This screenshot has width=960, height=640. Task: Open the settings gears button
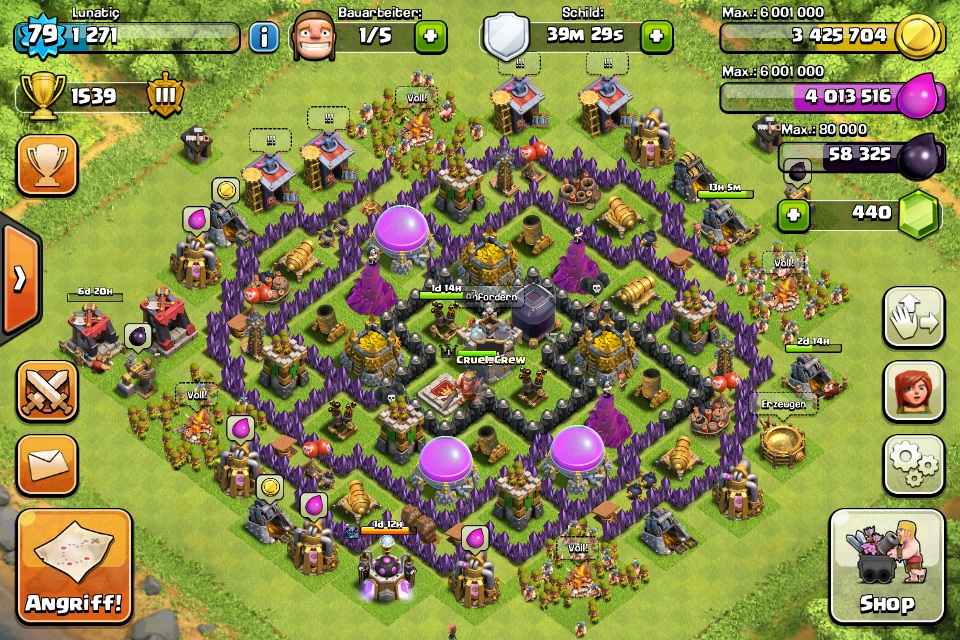(914, 465)
